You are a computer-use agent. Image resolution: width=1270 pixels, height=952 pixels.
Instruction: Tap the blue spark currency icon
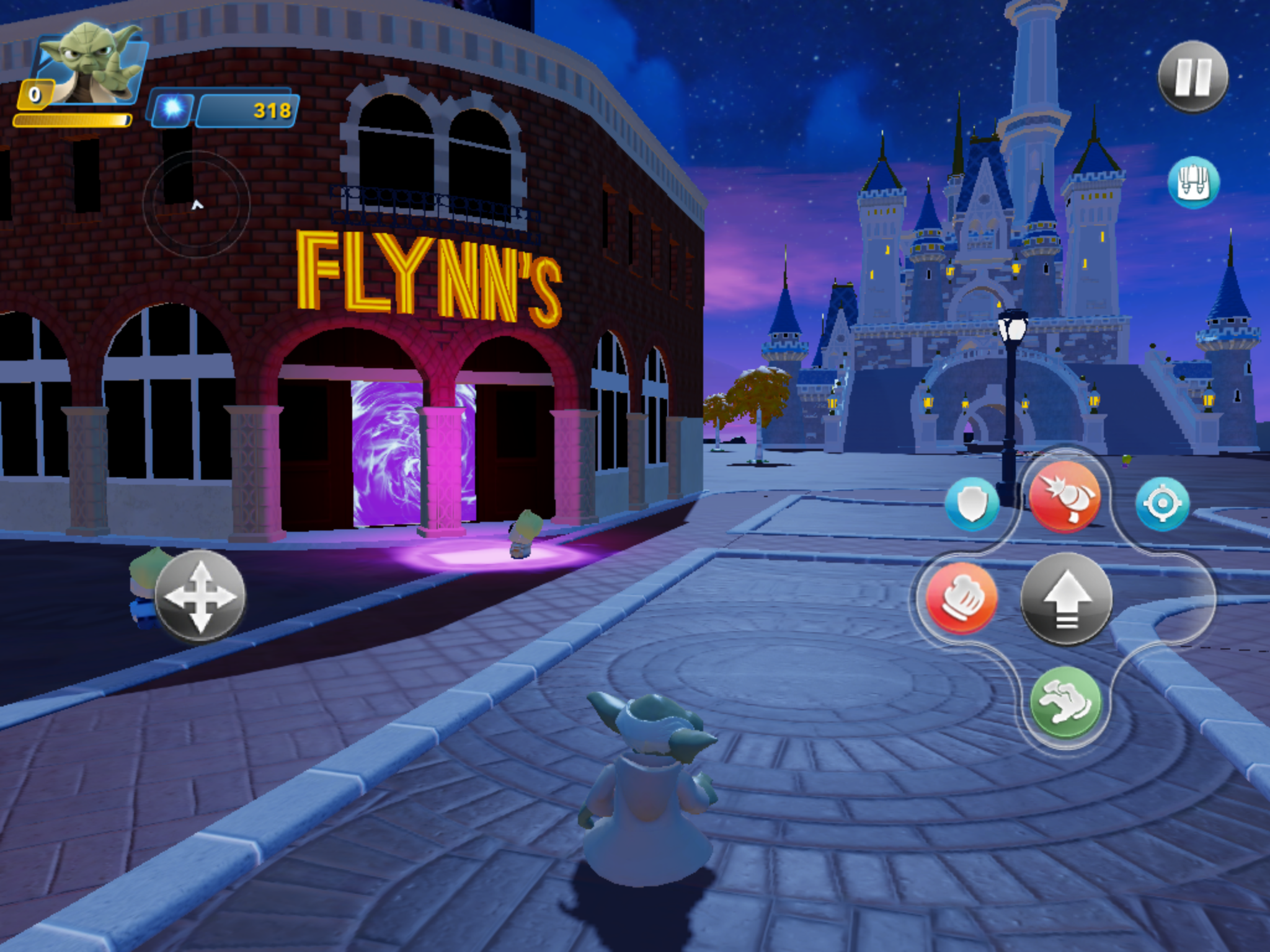(172, 109)
